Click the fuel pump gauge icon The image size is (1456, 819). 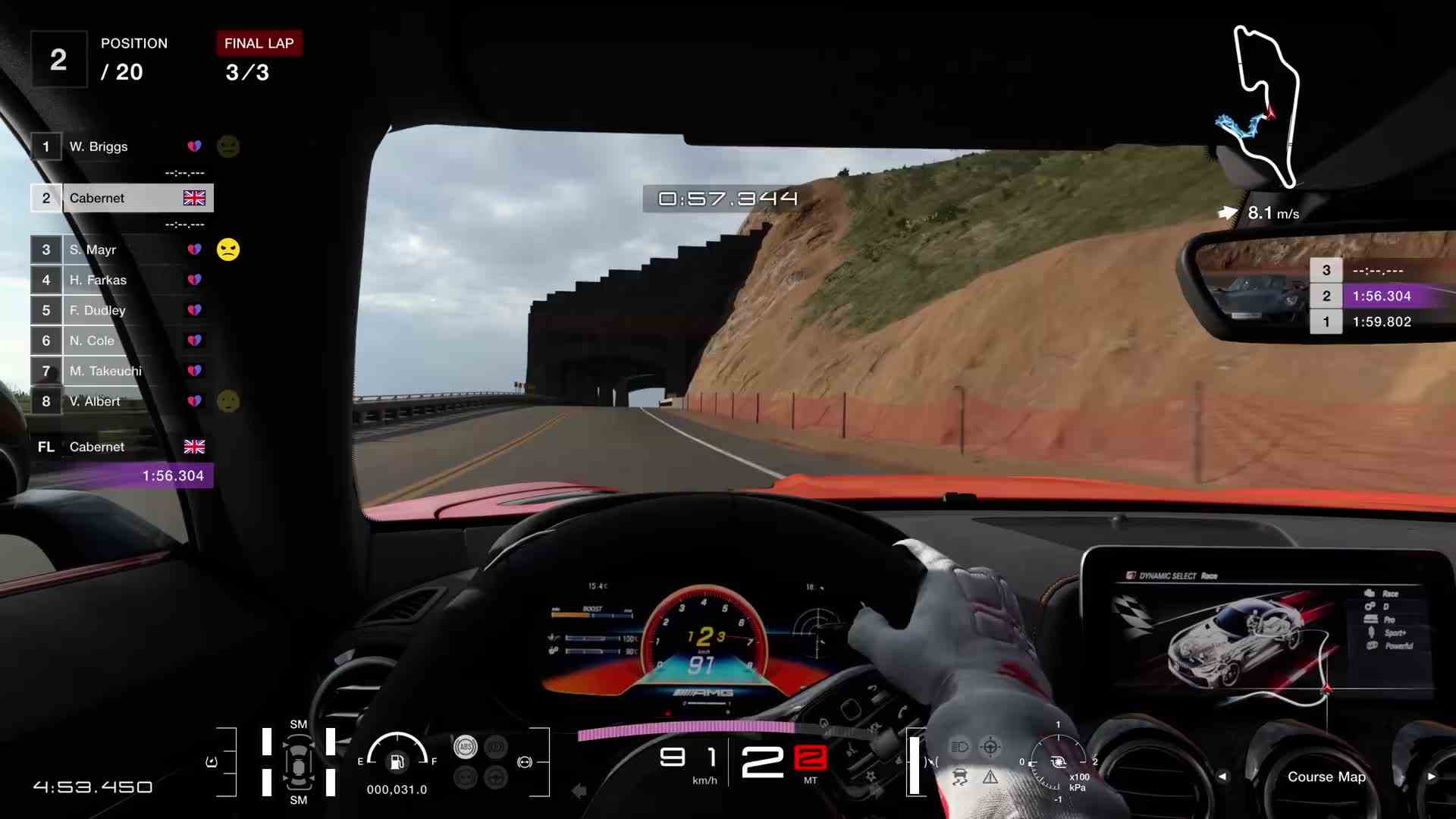point(396,761)
